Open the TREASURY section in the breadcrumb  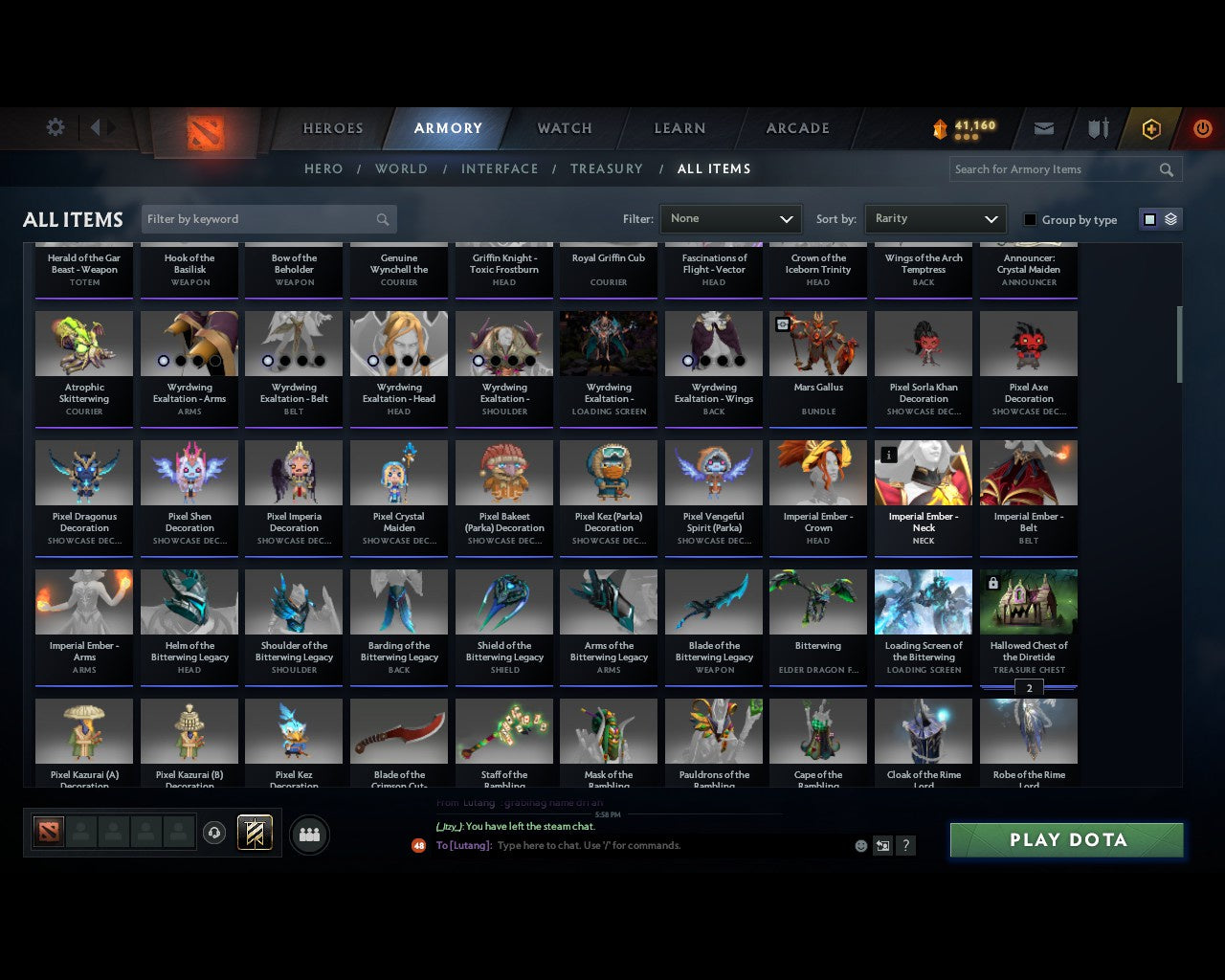pos(607,168)
